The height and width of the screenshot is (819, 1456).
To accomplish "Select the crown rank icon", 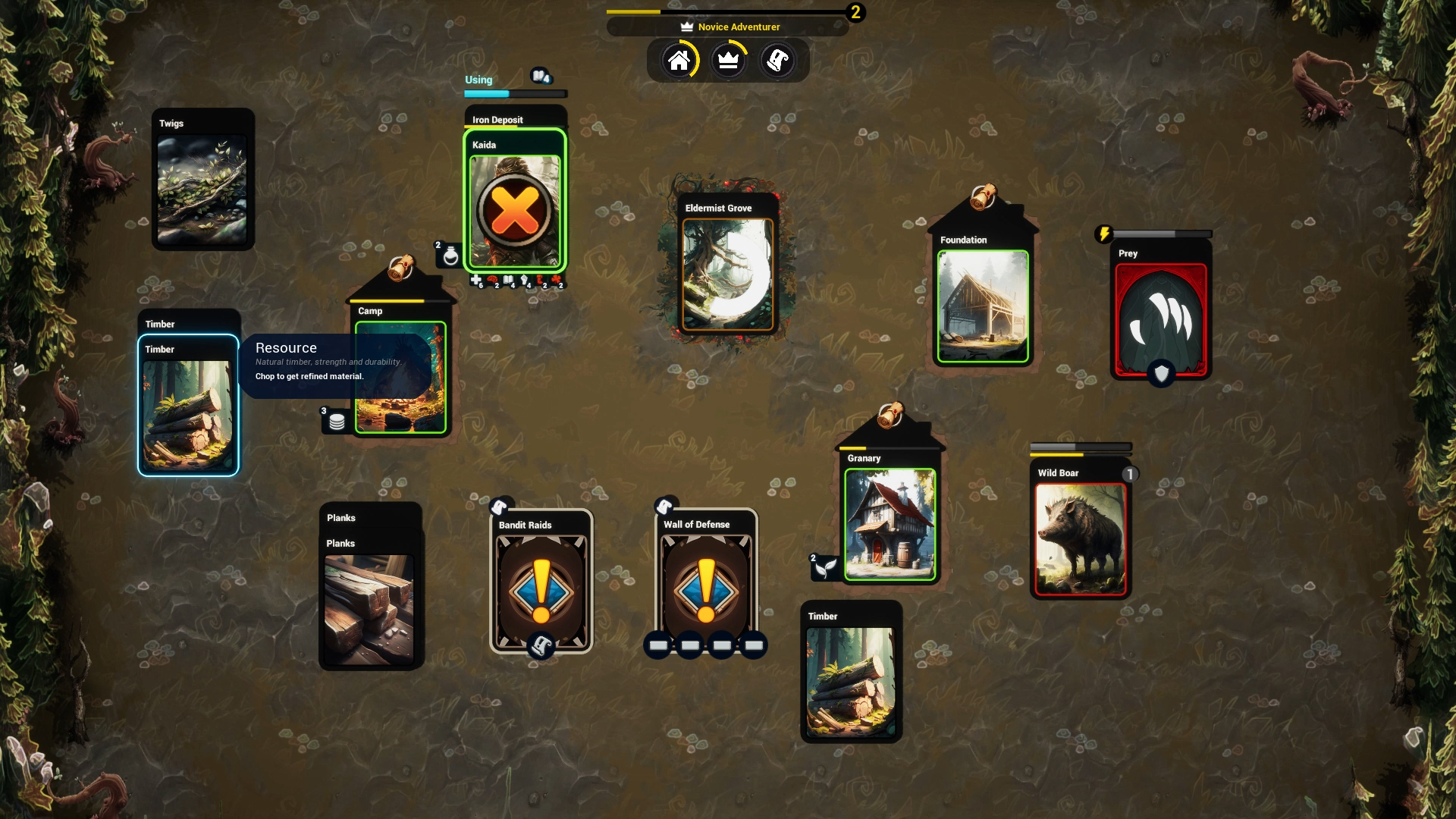I will (x=729, y=60).
